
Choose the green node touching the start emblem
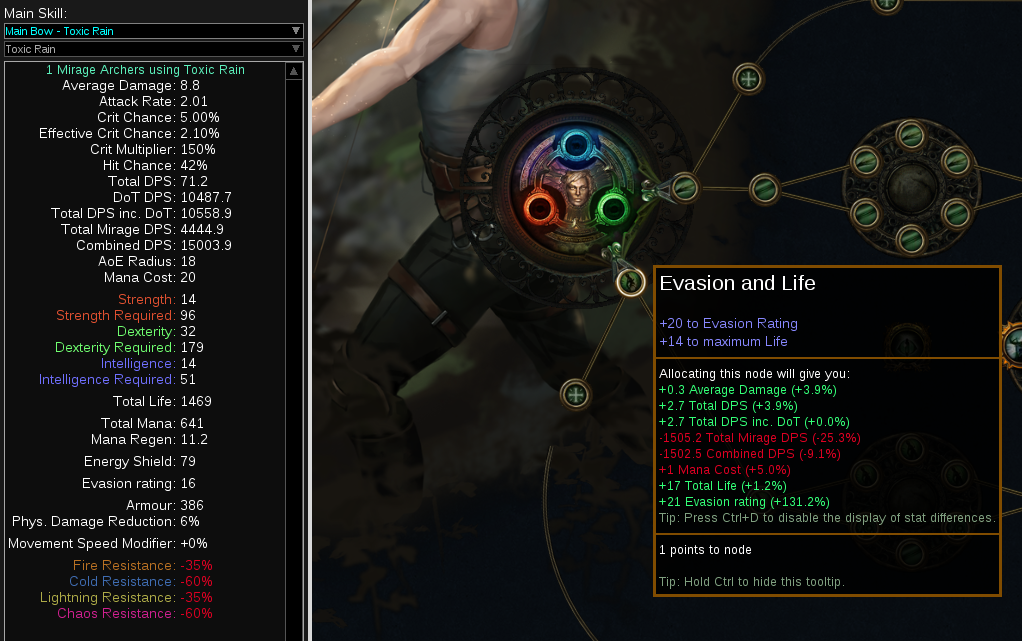point(684,186)
